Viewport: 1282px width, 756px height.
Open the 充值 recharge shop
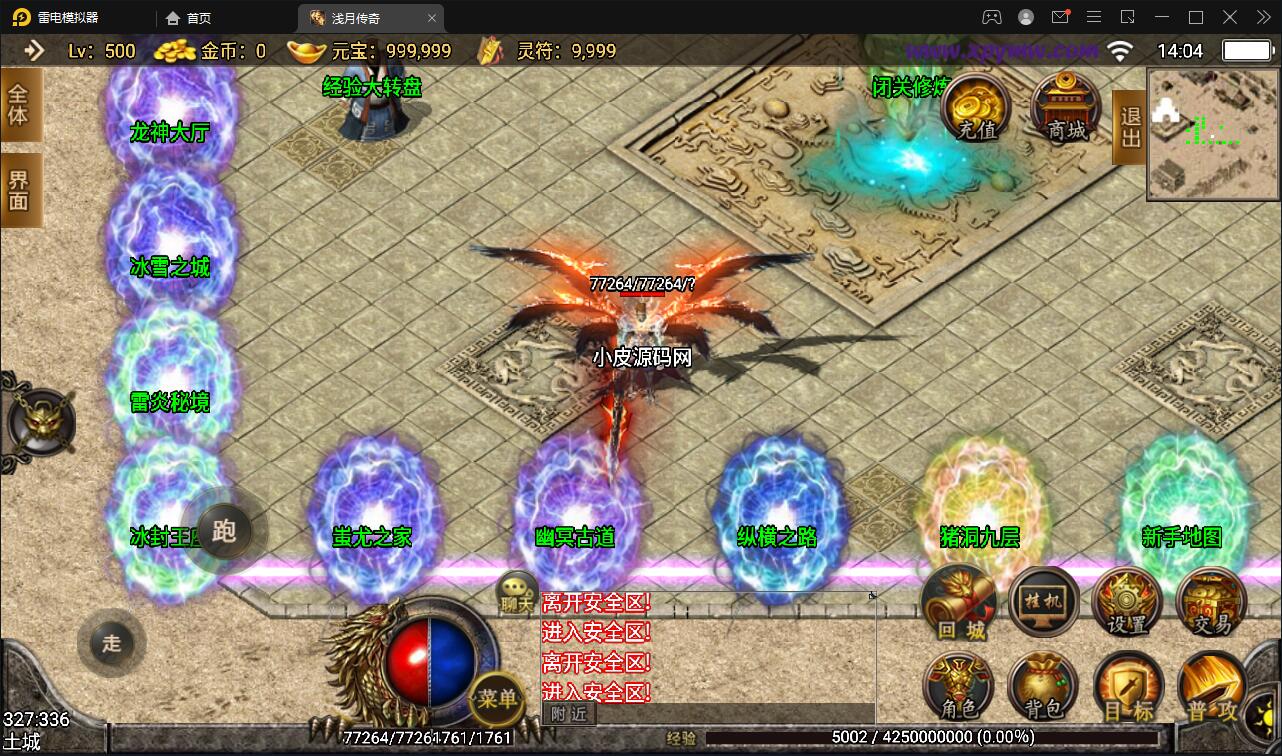(x=974, y=107)
